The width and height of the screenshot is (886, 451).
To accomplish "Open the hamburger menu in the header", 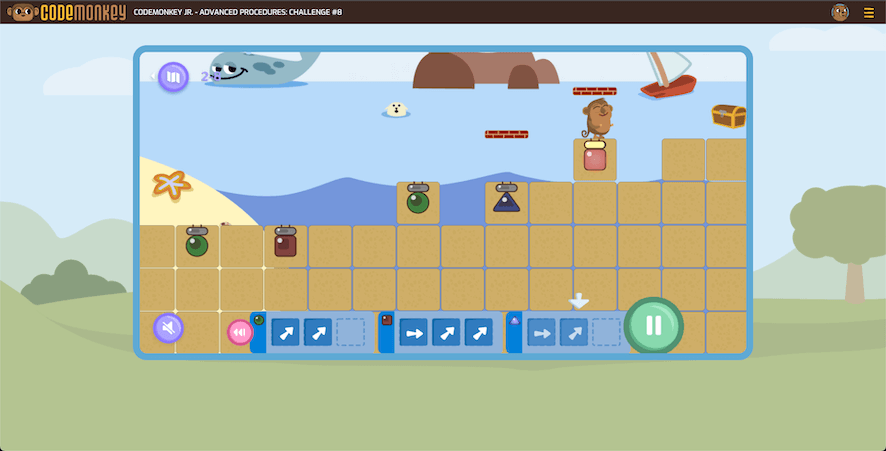I will [868, 13].
